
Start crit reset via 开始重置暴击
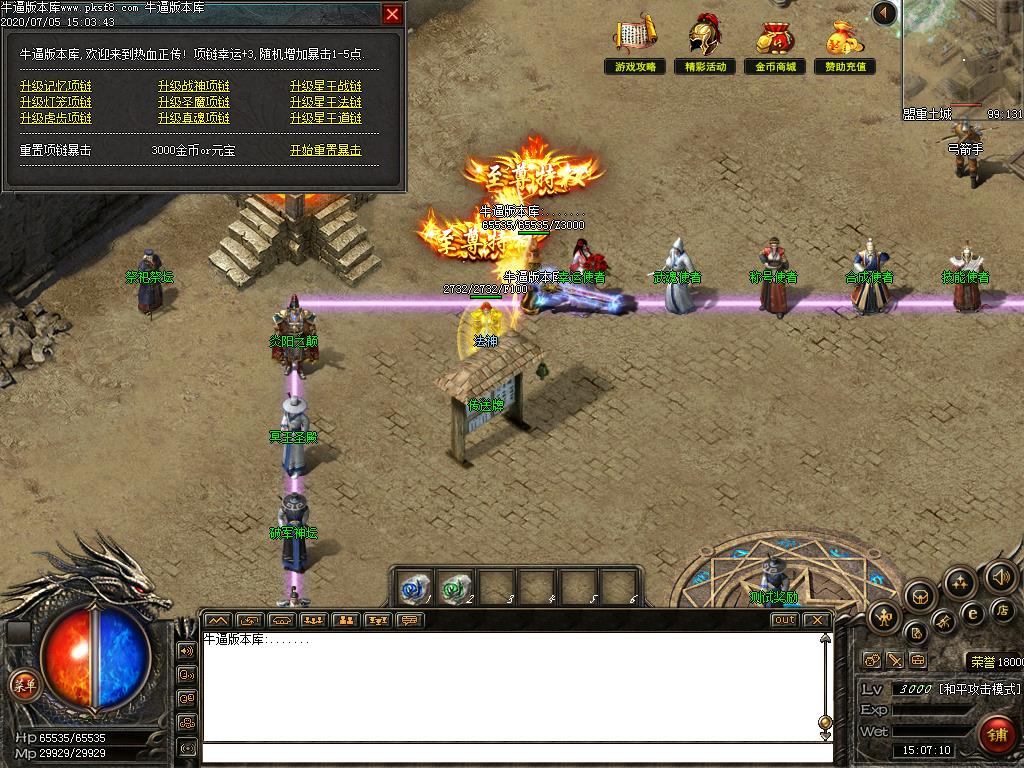(x=326, y=150)
